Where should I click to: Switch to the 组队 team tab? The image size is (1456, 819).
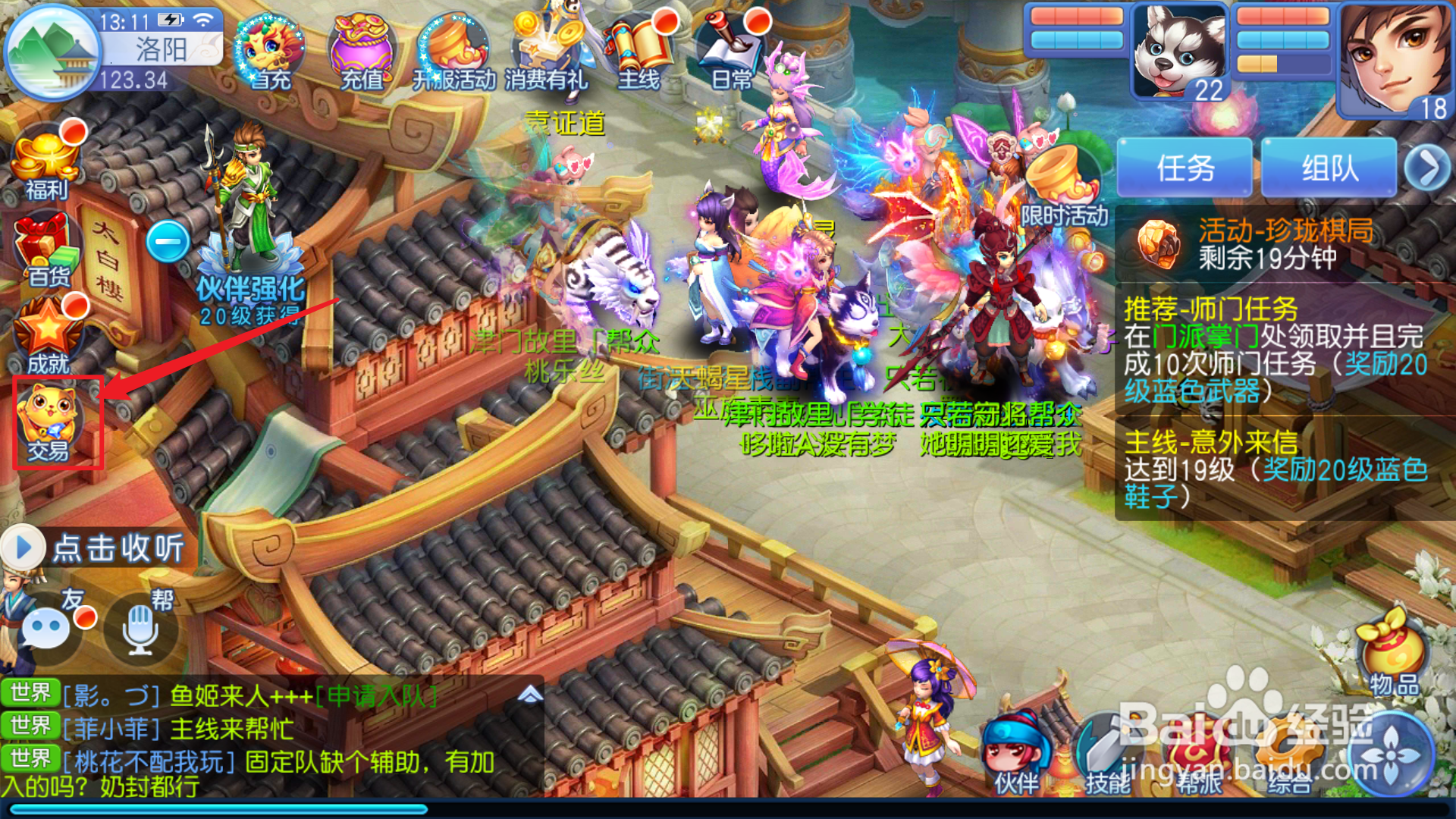1329,165
